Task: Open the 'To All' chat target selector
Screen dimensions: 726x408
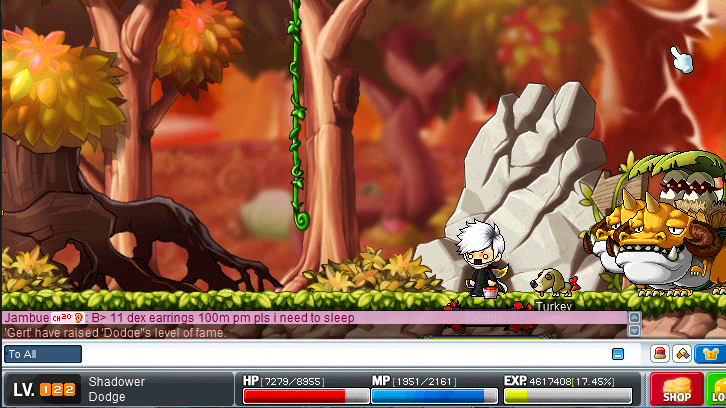Action: 43,354
